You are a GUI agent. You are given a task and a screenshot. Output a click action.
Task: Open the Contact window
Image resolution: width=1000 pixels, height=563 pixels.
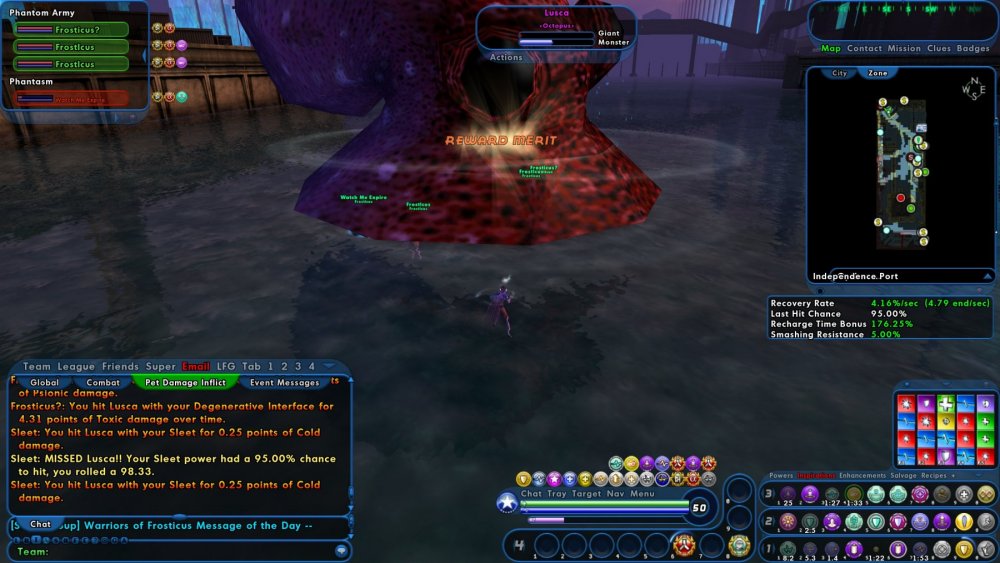pyautogui.click(x=864, y=48)
